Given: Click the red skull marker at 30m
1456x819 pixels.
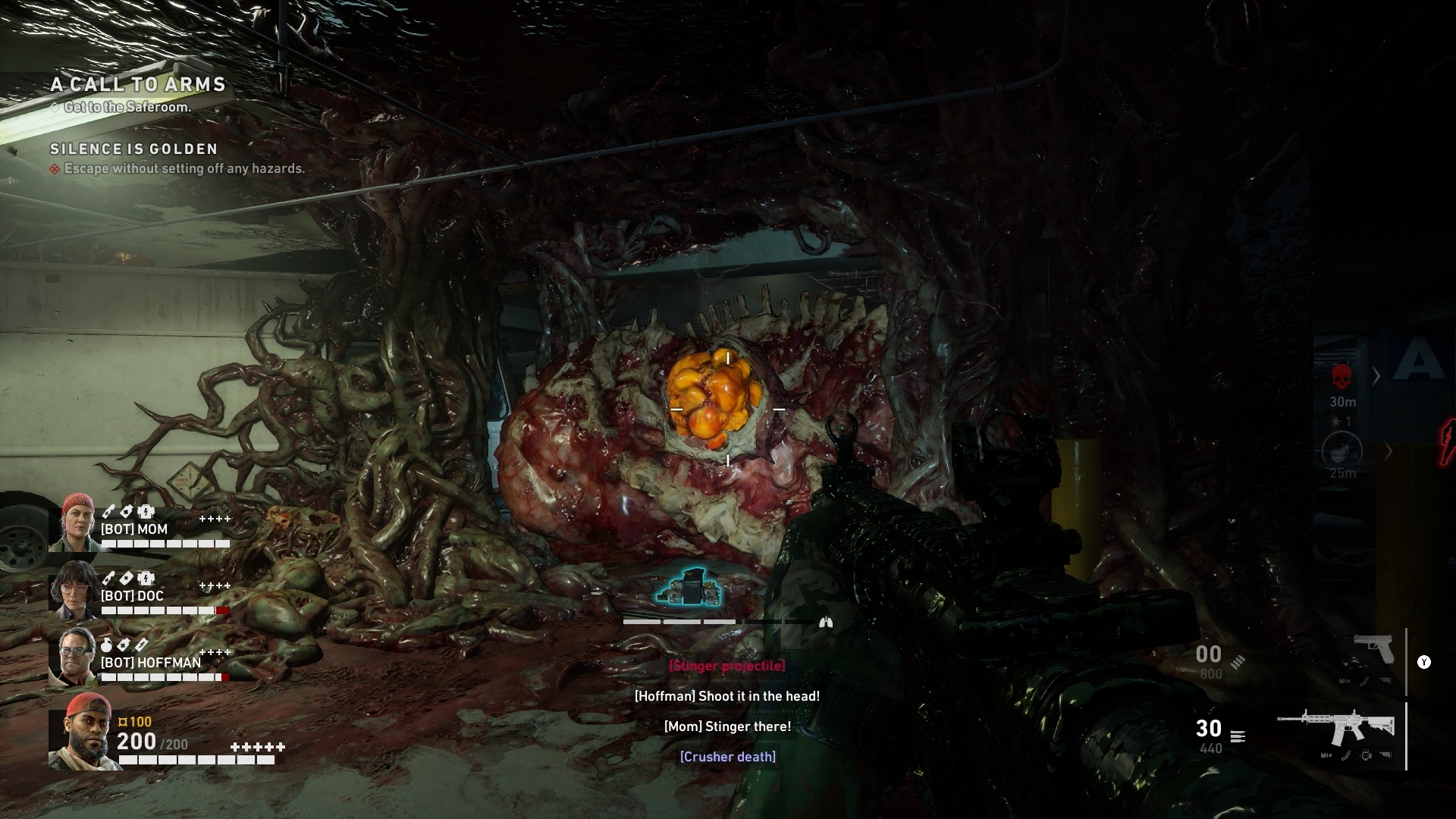Looking at the screenshot, I should pos(1341,376).
